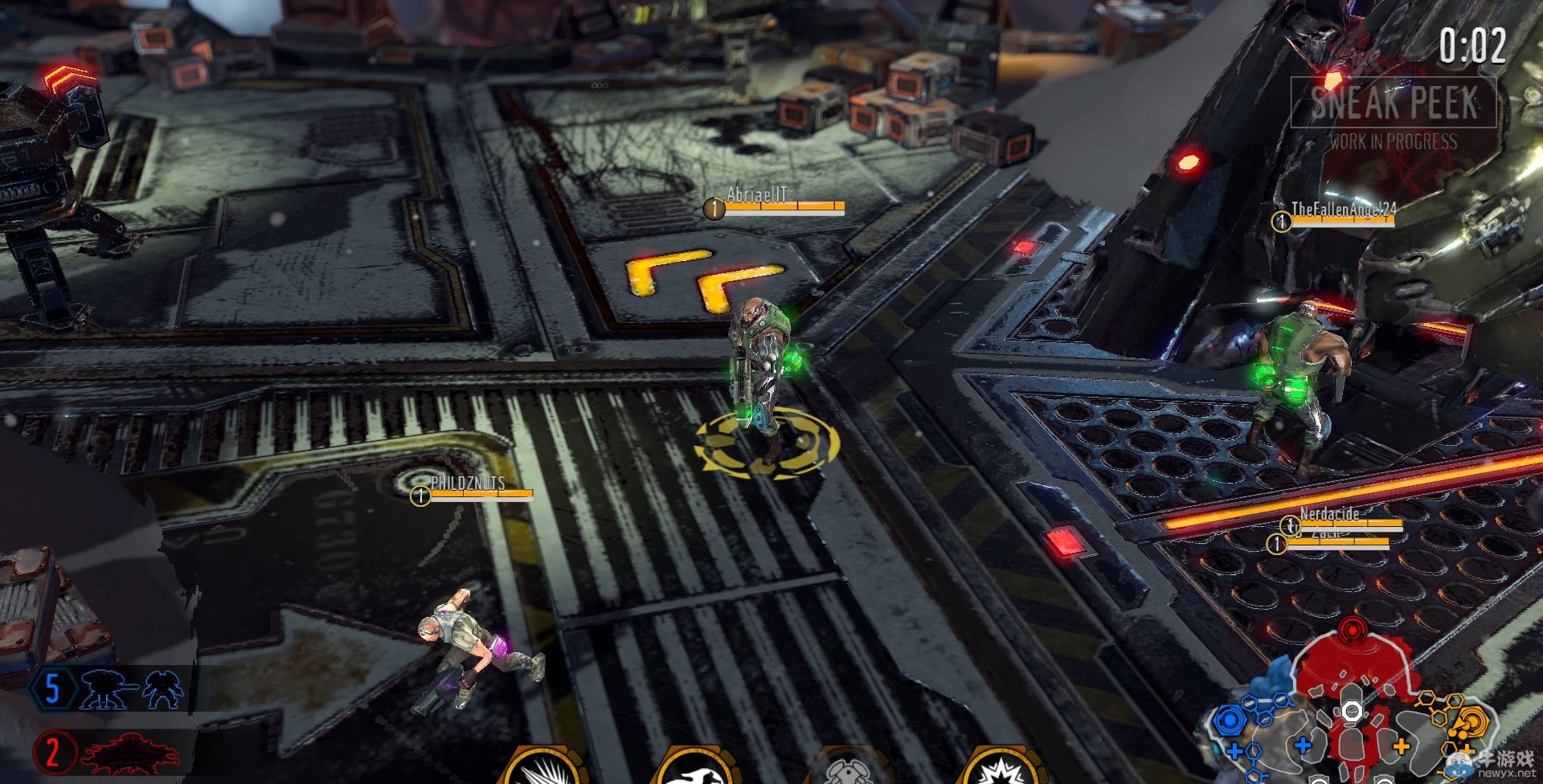Pick the blue heavy mech silhouette
The width and height of the screenshot is (1543, 784).
(x=164, y=690)
